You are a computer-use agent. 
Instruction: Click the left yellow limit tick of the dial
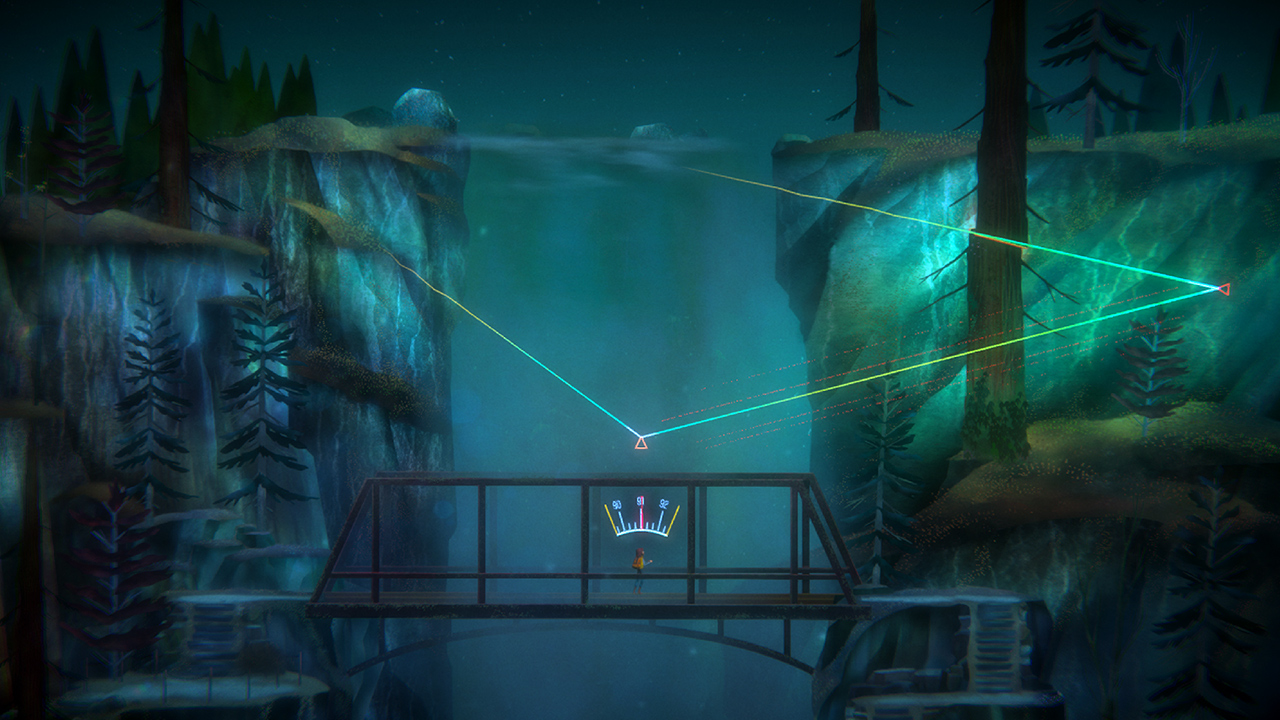point(609,517)
